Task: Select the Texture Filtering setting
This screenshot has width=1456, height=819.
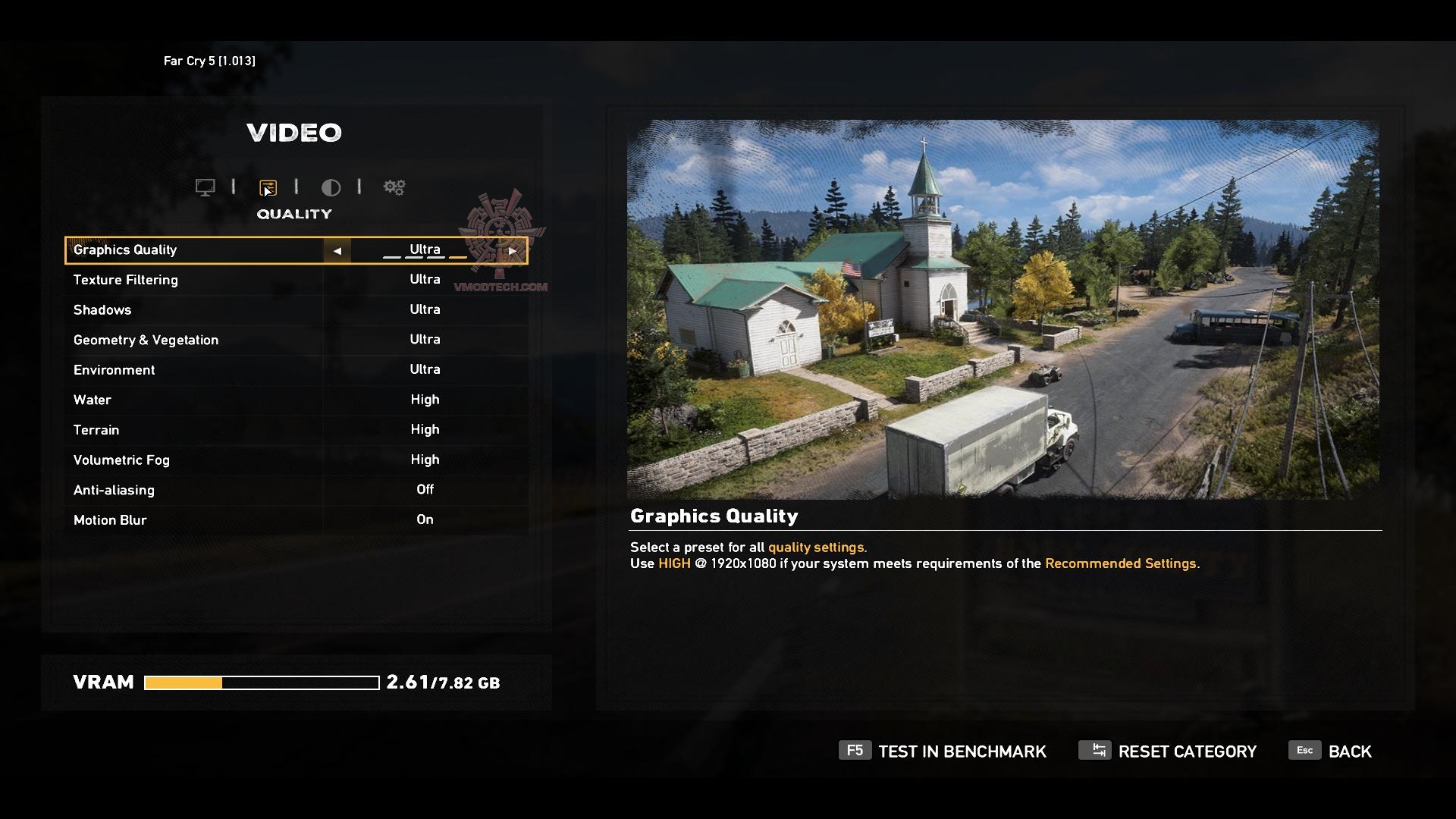Action: (296, 280)
